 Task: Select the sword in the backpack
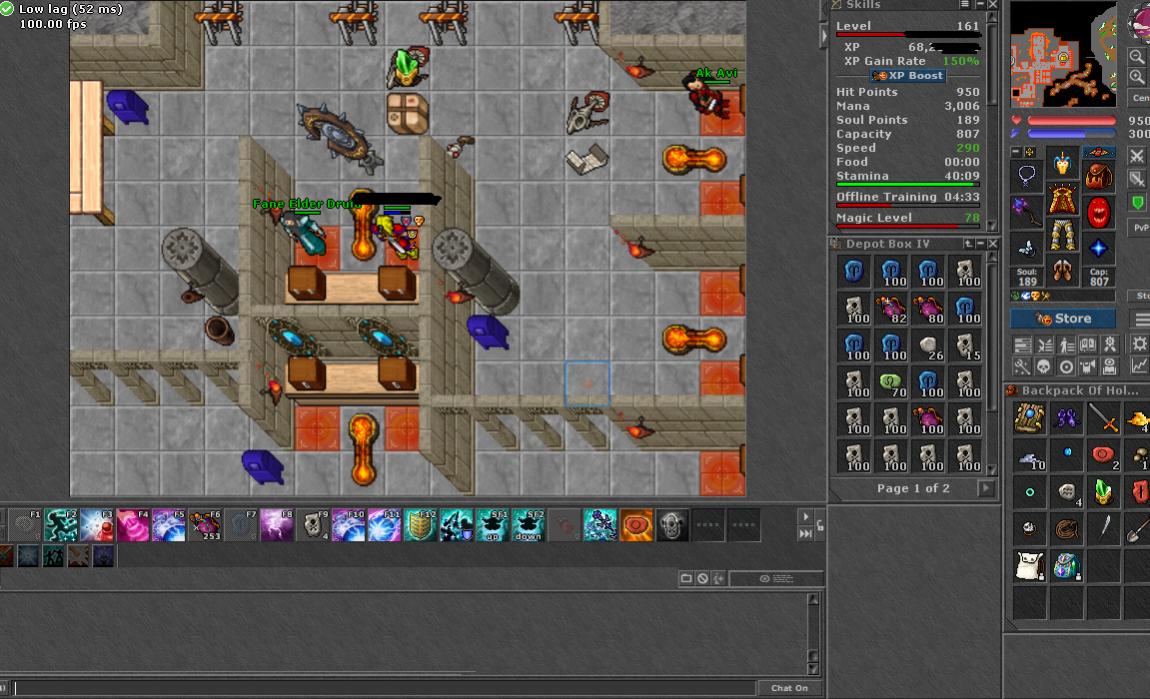tap(1103, 418)
